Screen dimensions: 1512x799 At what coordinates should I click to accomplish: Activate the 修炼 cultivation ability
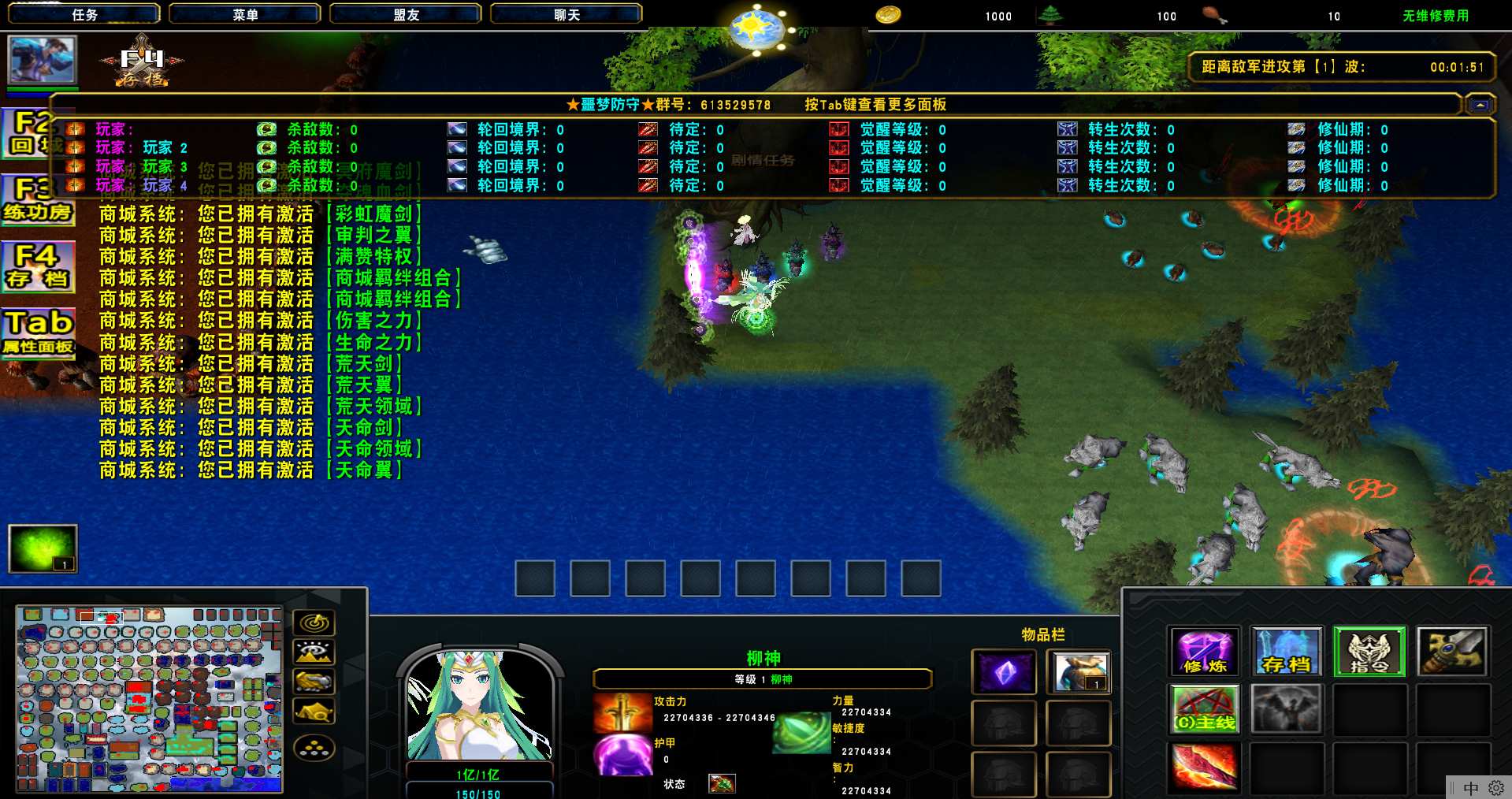click(x=1204, y=652)
